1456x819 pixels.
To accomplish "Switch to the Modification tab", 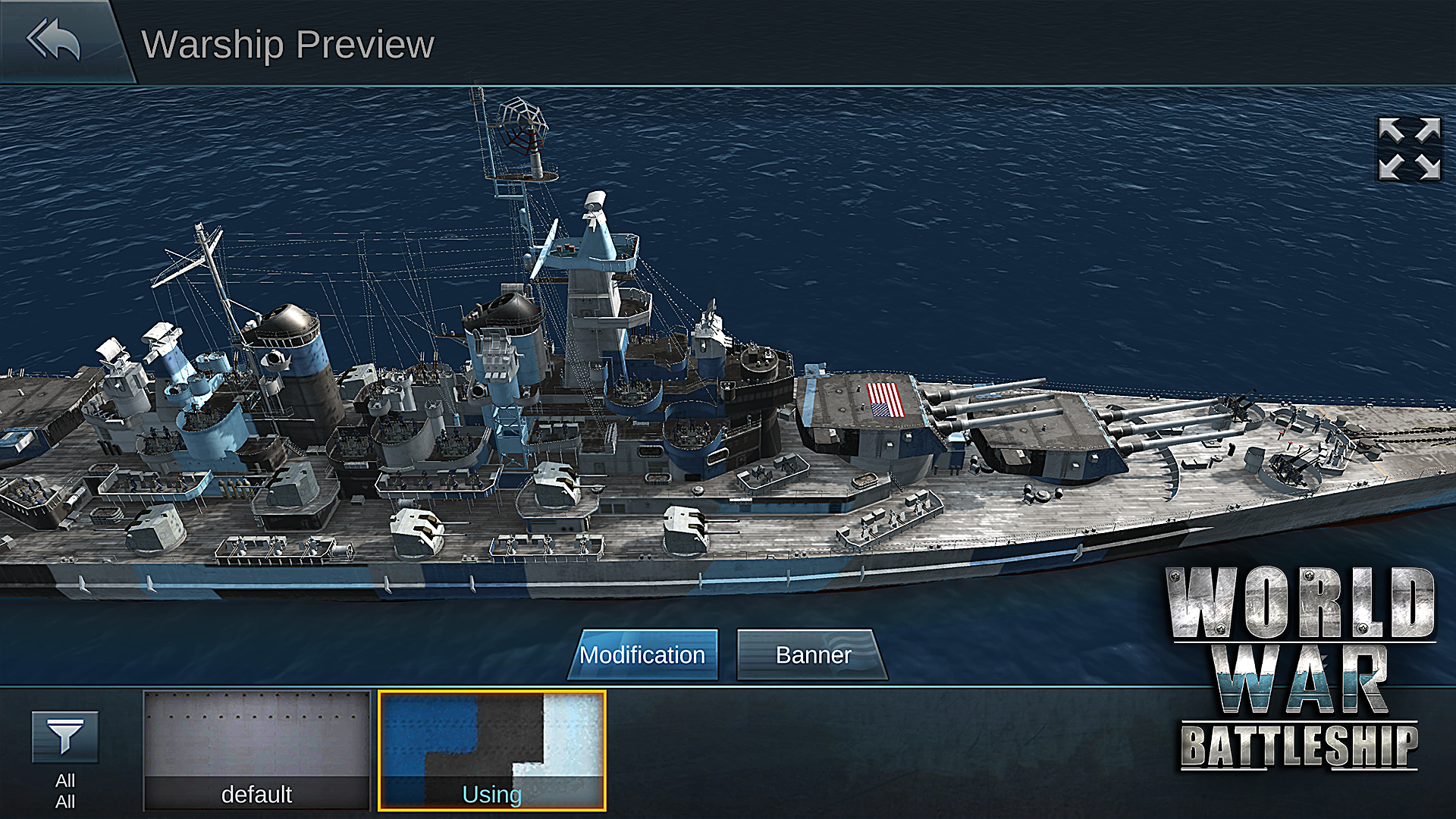I will [643, 654].
